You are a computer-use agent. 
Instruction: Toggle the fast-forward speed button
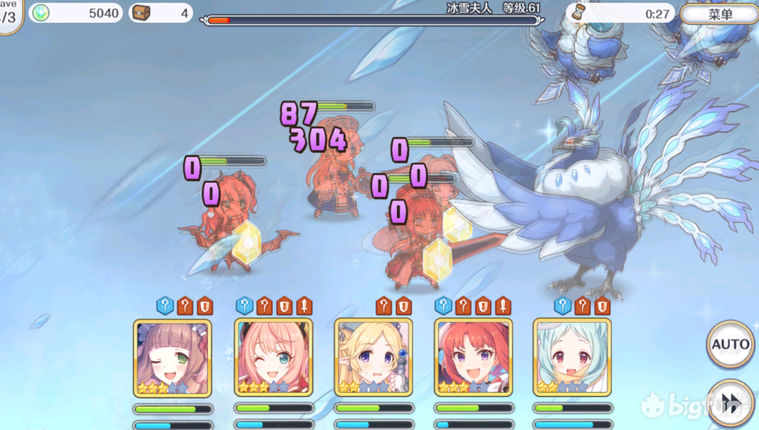coord(731,403)
